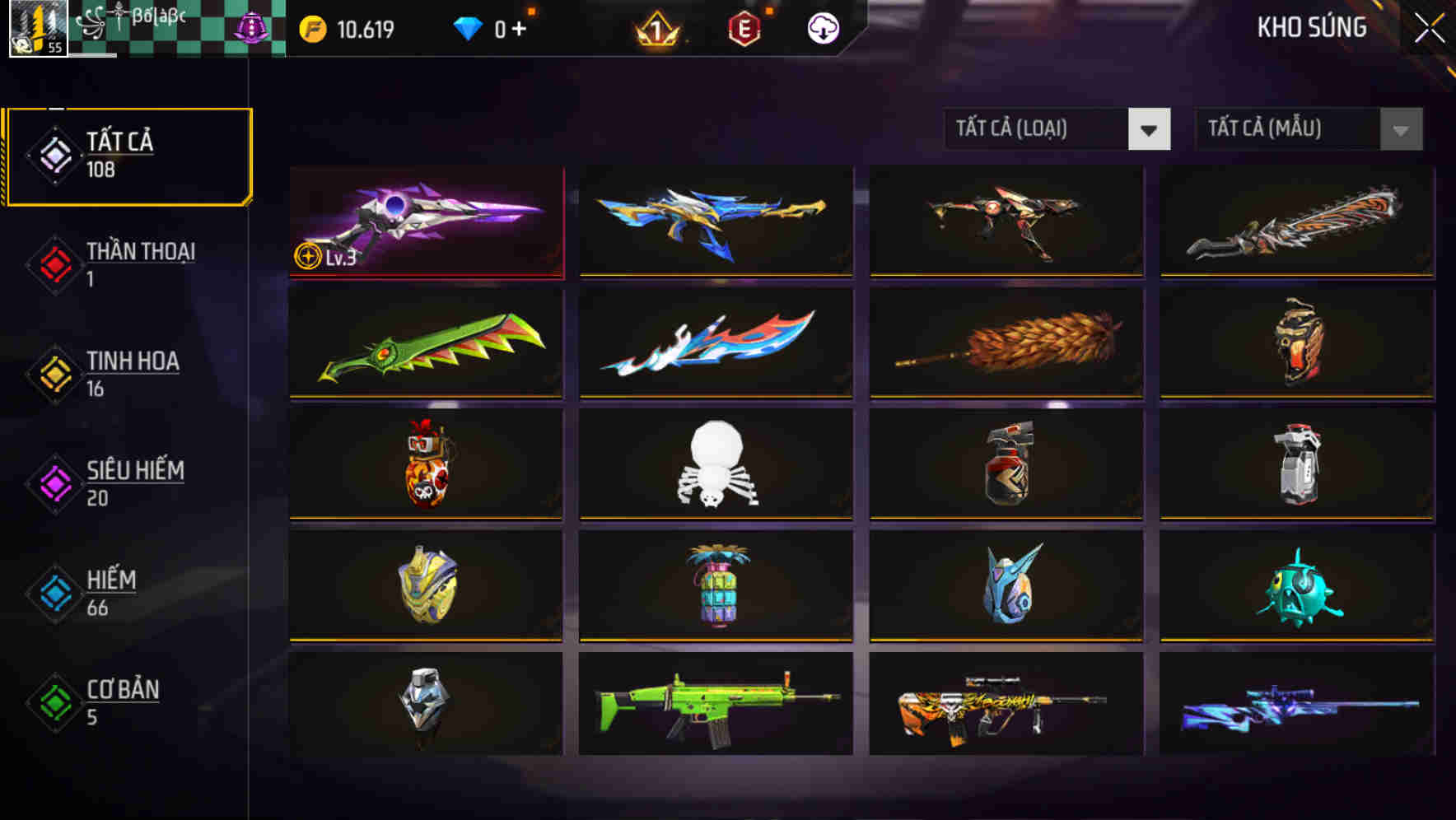Open the KHO SÚNG screen title
1456x820 pixels.
pyautogui.click(x=1311, y=27)
